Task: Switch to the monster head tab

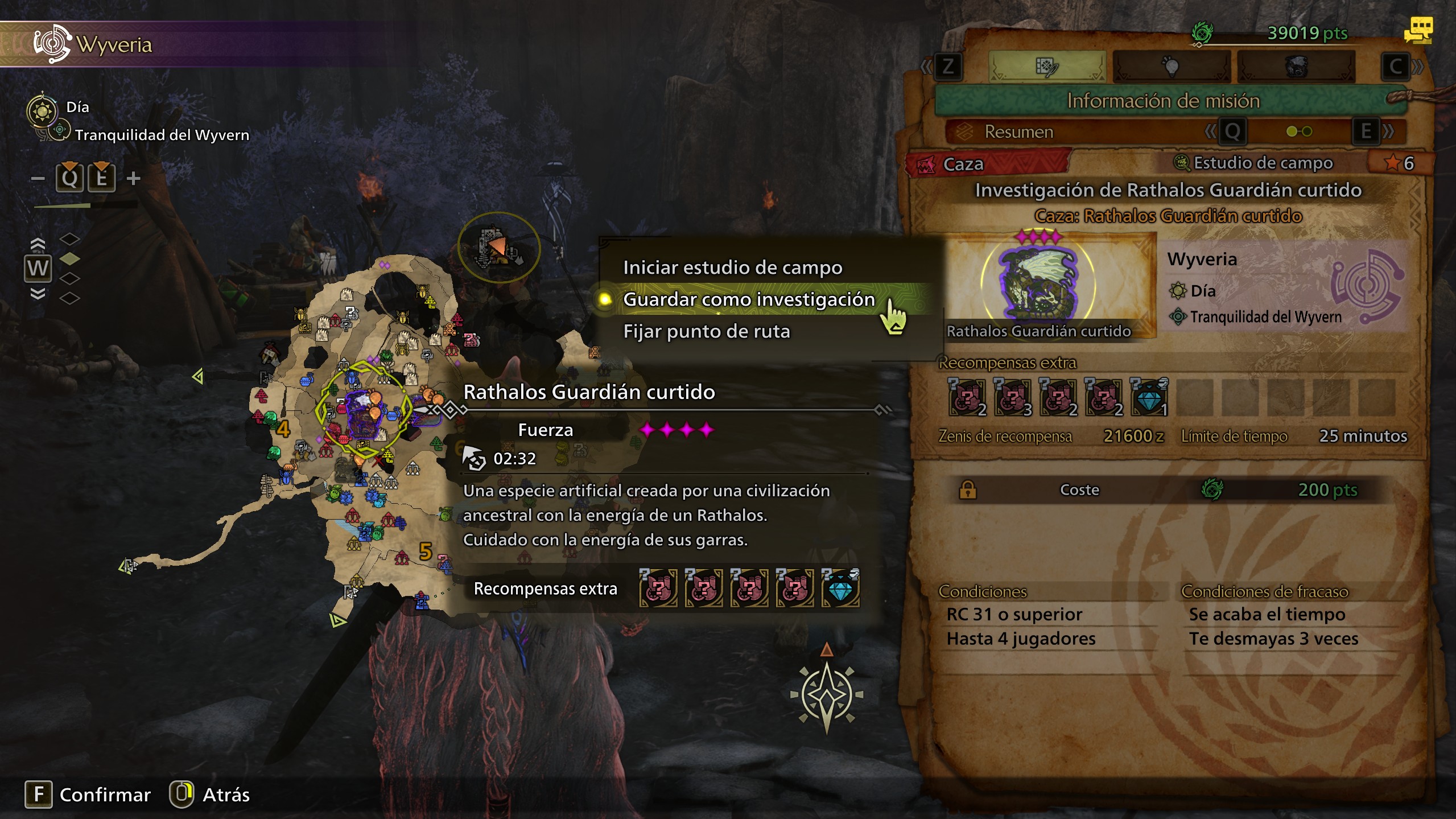Action: point(1296,67)
